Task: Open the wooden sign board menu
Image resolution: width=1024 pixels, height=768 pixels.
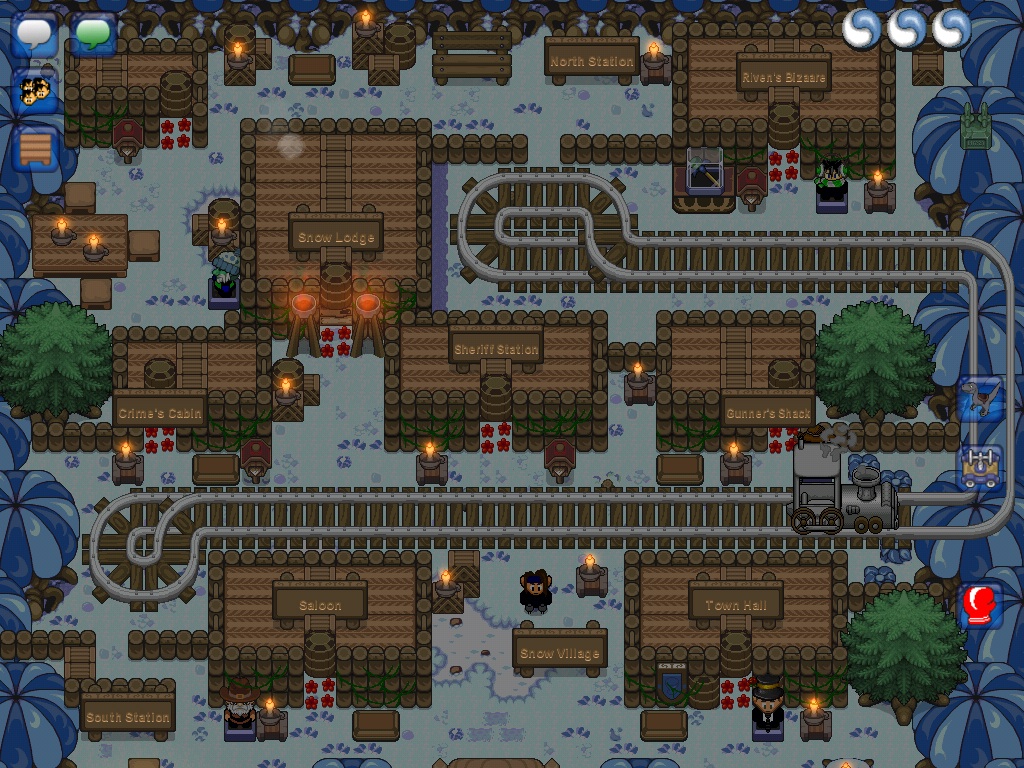Action: [35, 149]
